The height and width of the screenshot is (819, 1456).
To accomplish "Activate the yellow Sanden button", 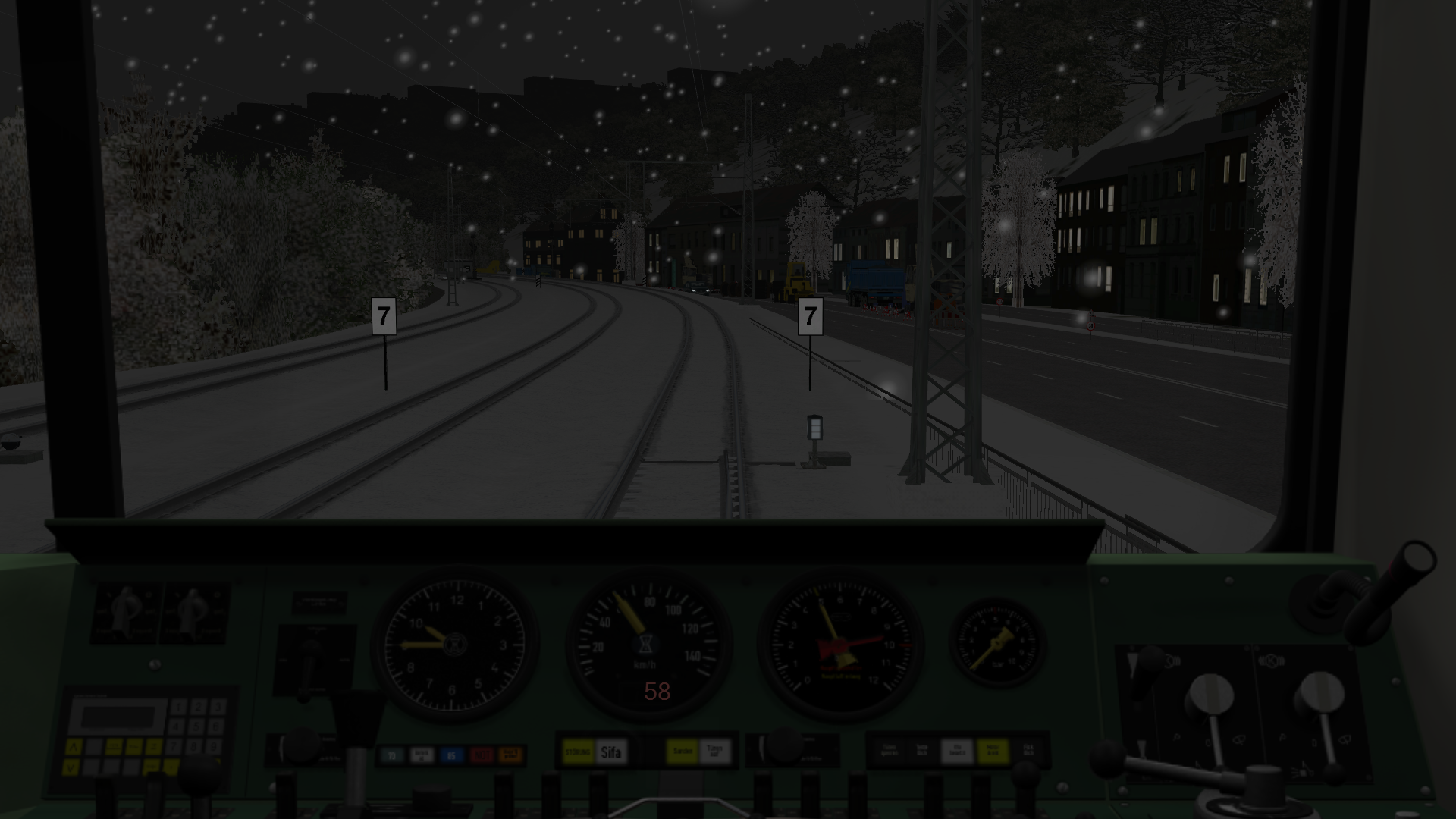I will [682, 752].
